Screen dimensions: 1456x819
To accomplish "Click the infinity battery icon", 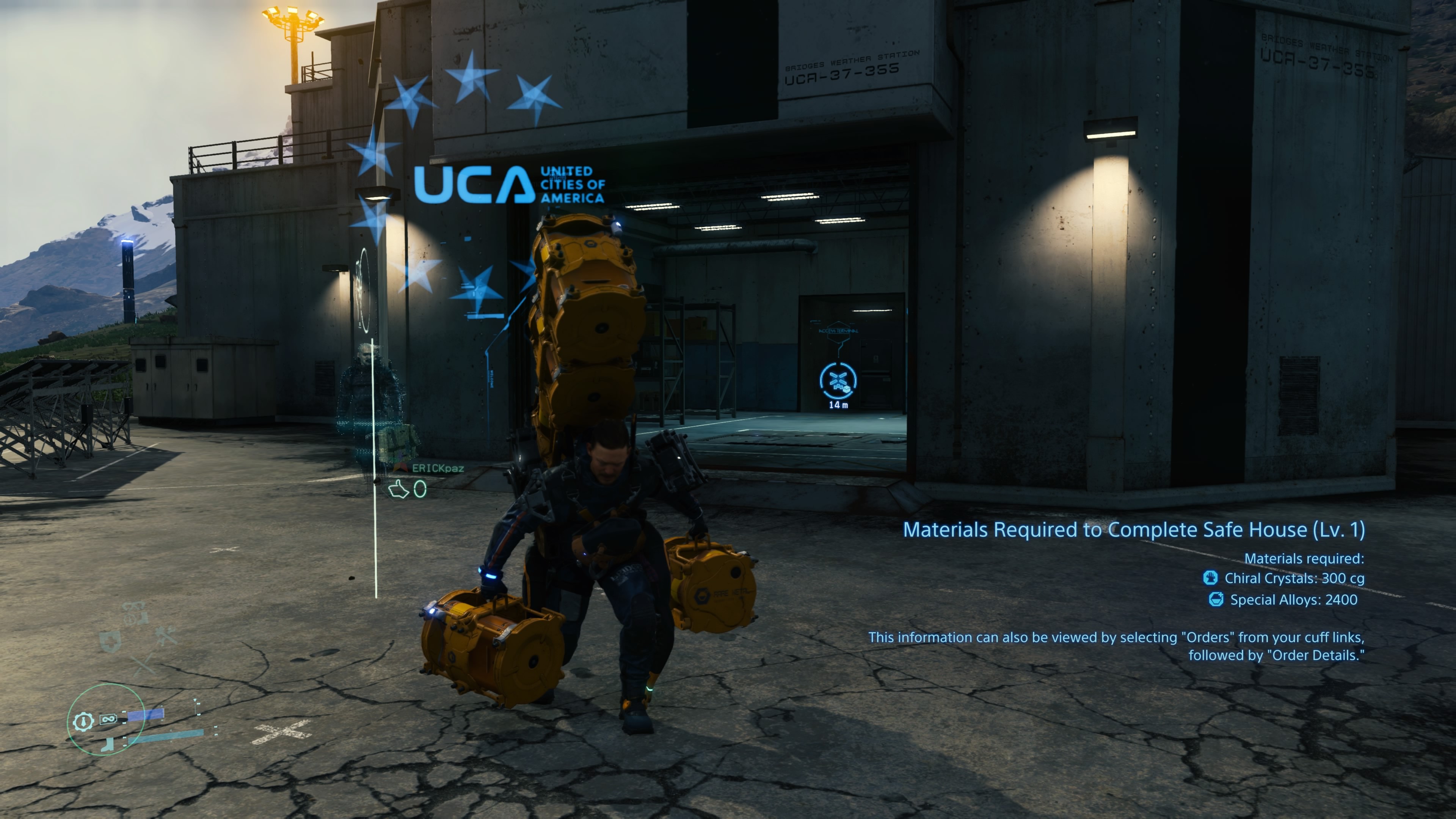I will tap(108, 719).
